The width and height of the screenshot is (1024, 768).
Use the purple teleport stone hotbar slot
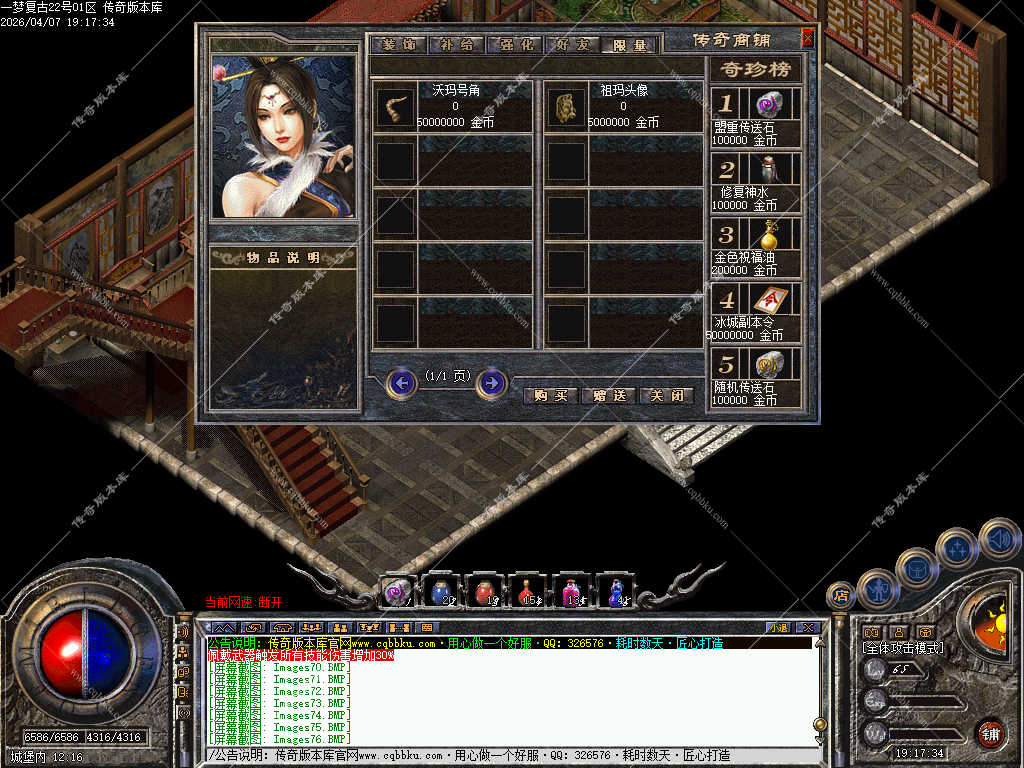[398, 592]
